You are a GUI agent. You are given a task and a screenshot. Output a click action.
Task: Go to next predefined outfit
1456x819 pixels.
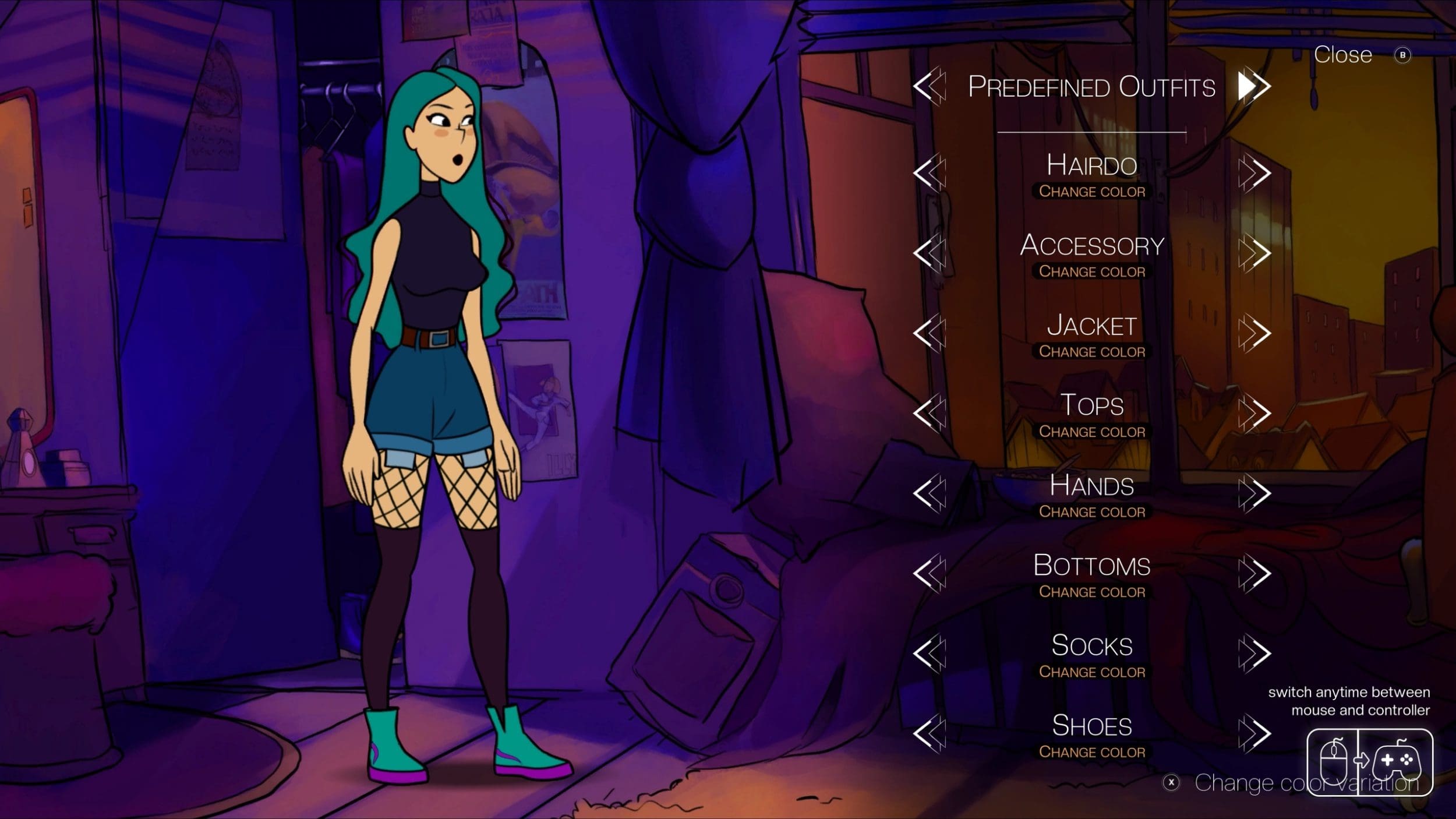1254,87
